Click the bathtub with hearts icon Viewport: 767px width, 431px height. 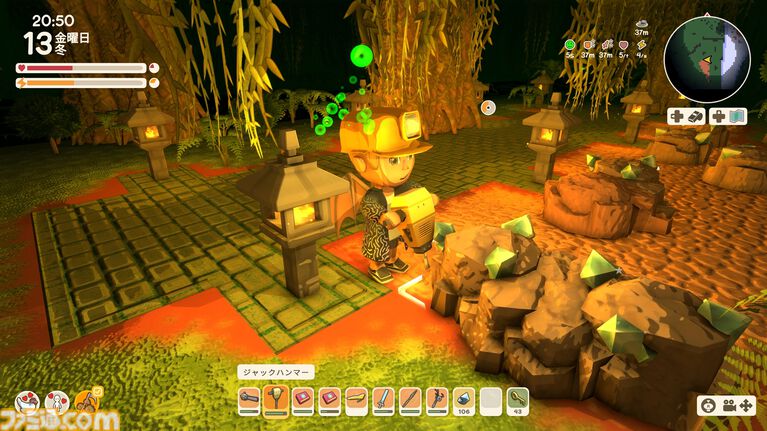[27, 402]
